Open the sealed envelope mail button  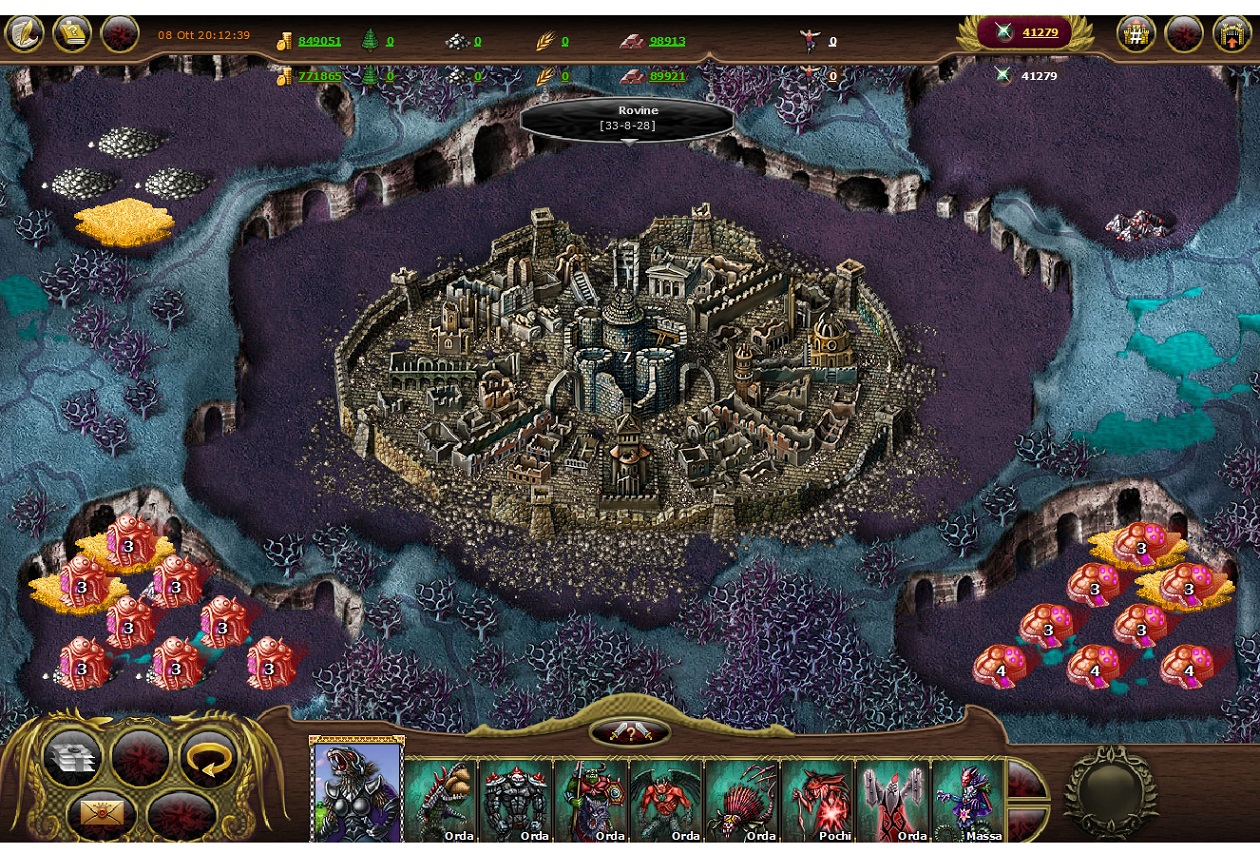pos(100,814)
